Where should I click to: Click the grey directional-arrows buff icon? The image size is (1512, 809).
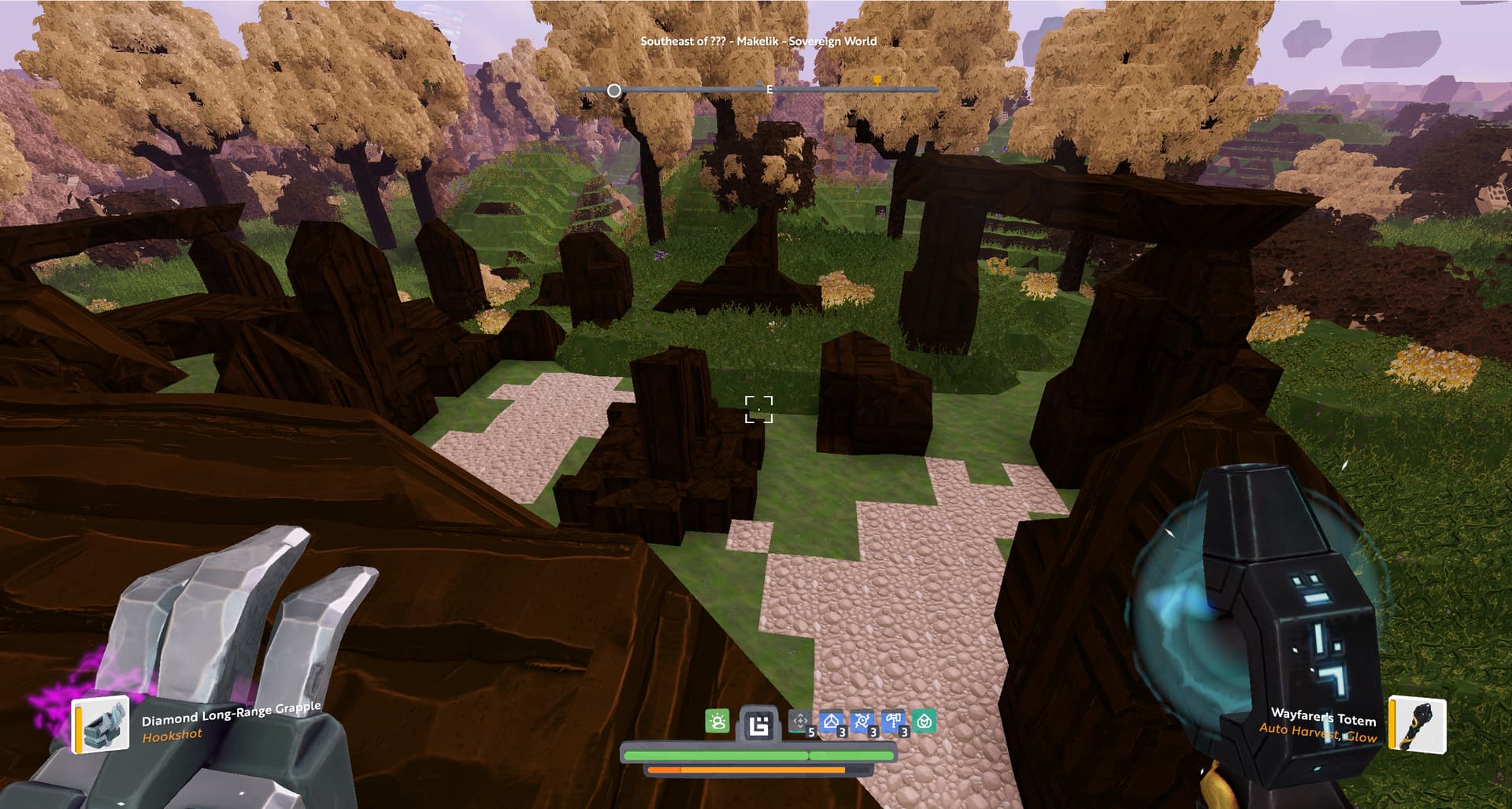click(x=800, y=721)
